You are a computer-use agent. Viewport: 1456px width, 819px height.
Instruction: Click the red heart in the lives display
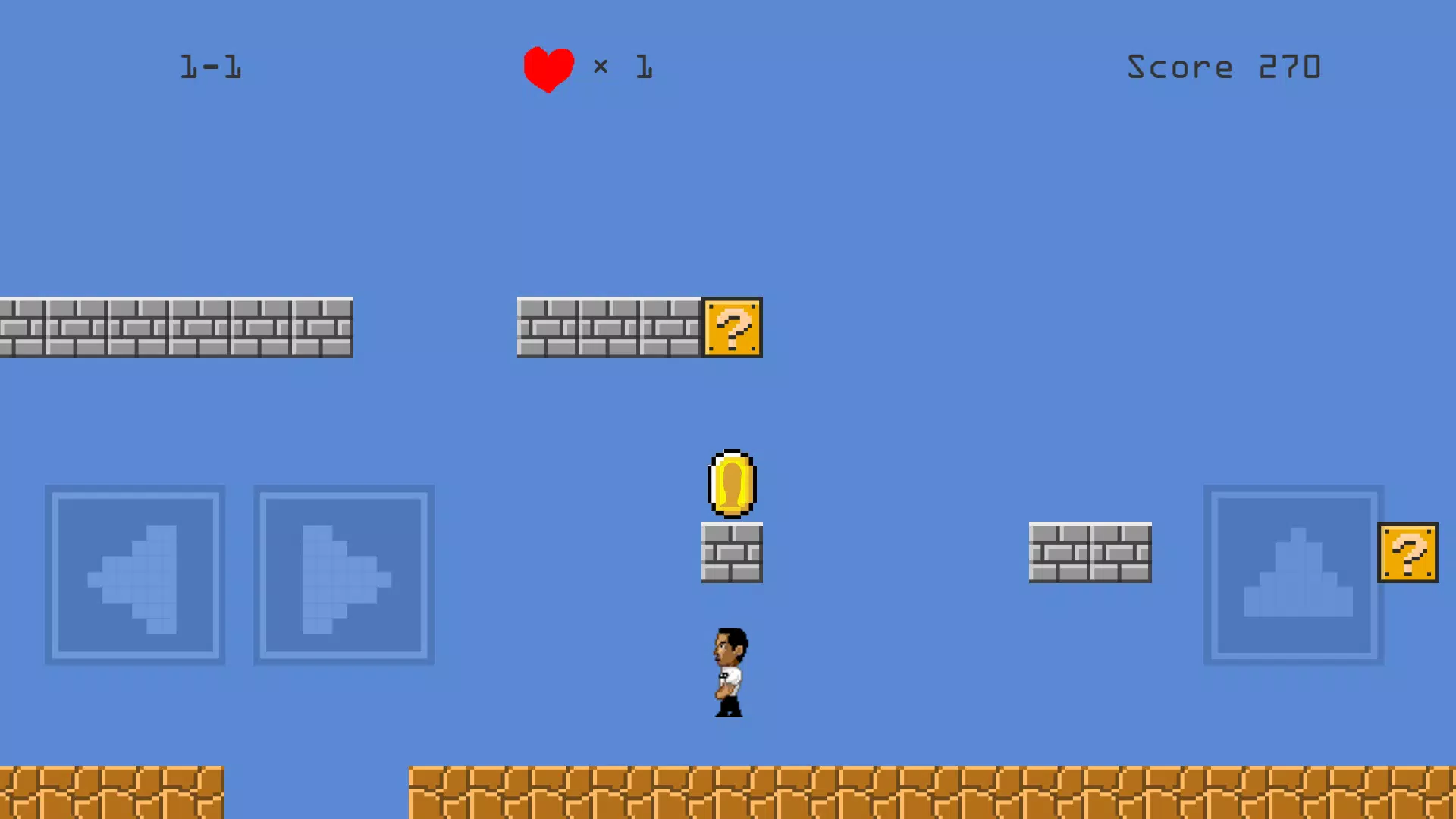(x=548, y=67)
